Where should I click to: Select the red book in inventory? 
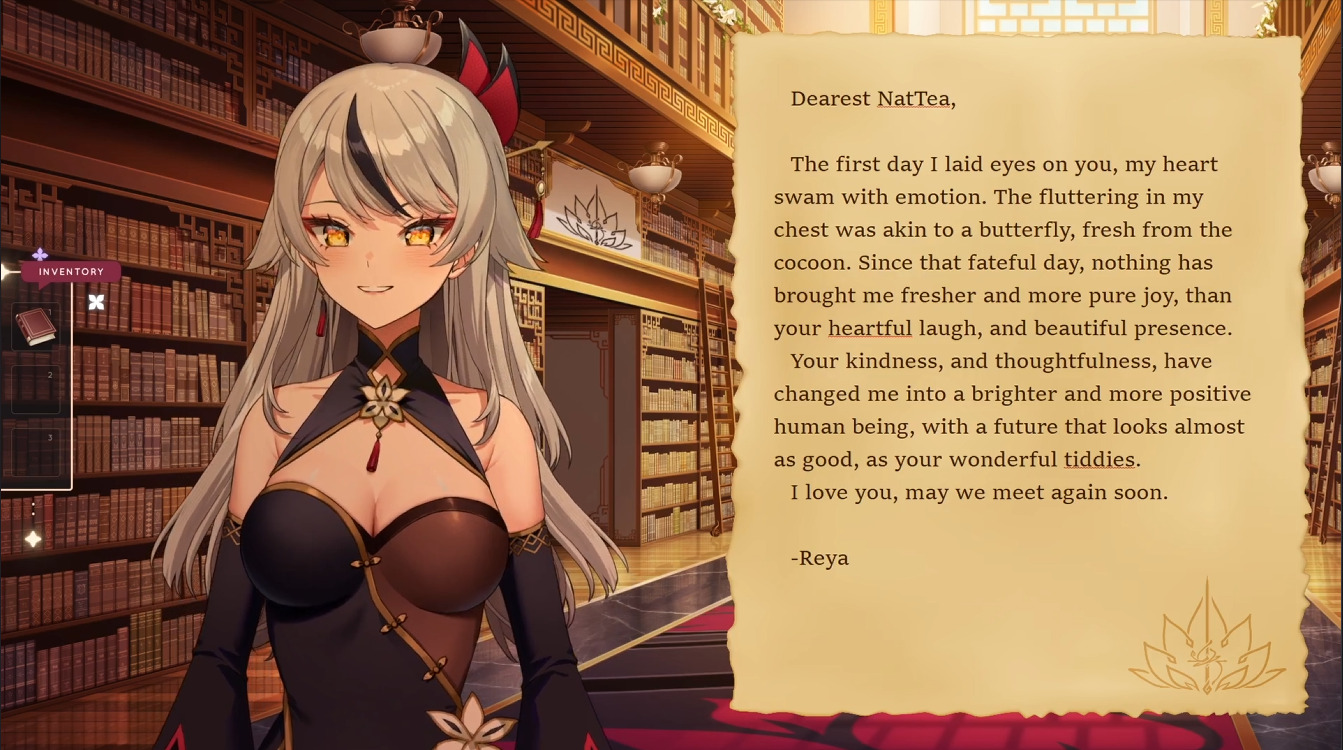pyautogui.click(x=35, y=326)
